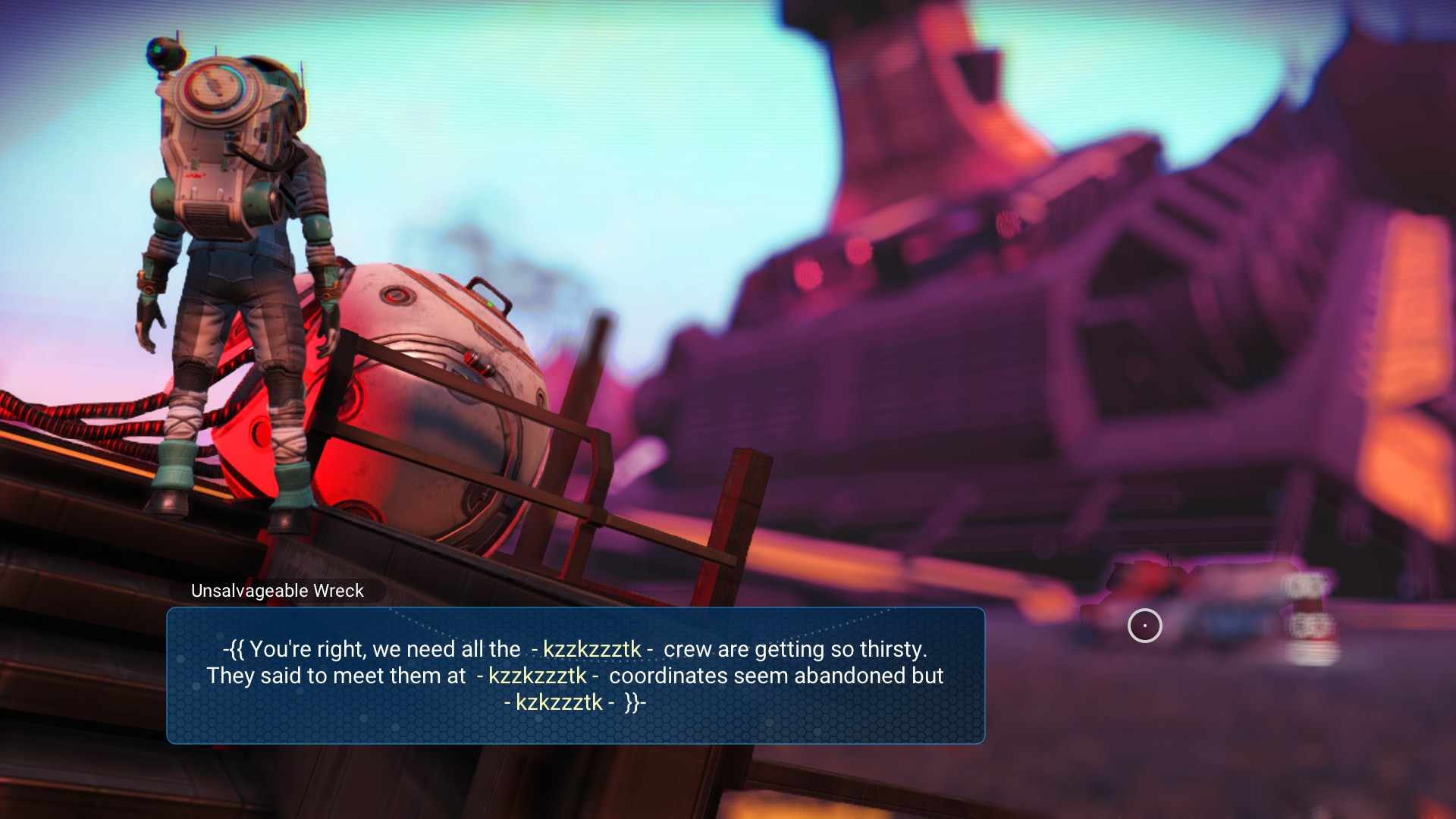Advance the Unsalvageable Wreck dialogue text box

575,675
